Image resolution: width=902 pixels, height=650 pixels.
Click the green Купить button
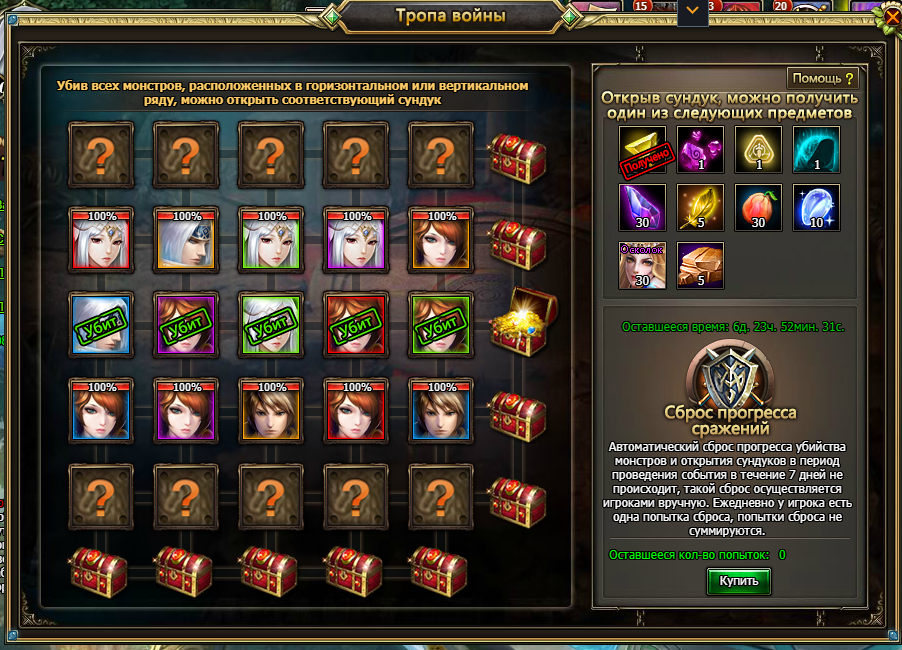click(739, 580)
